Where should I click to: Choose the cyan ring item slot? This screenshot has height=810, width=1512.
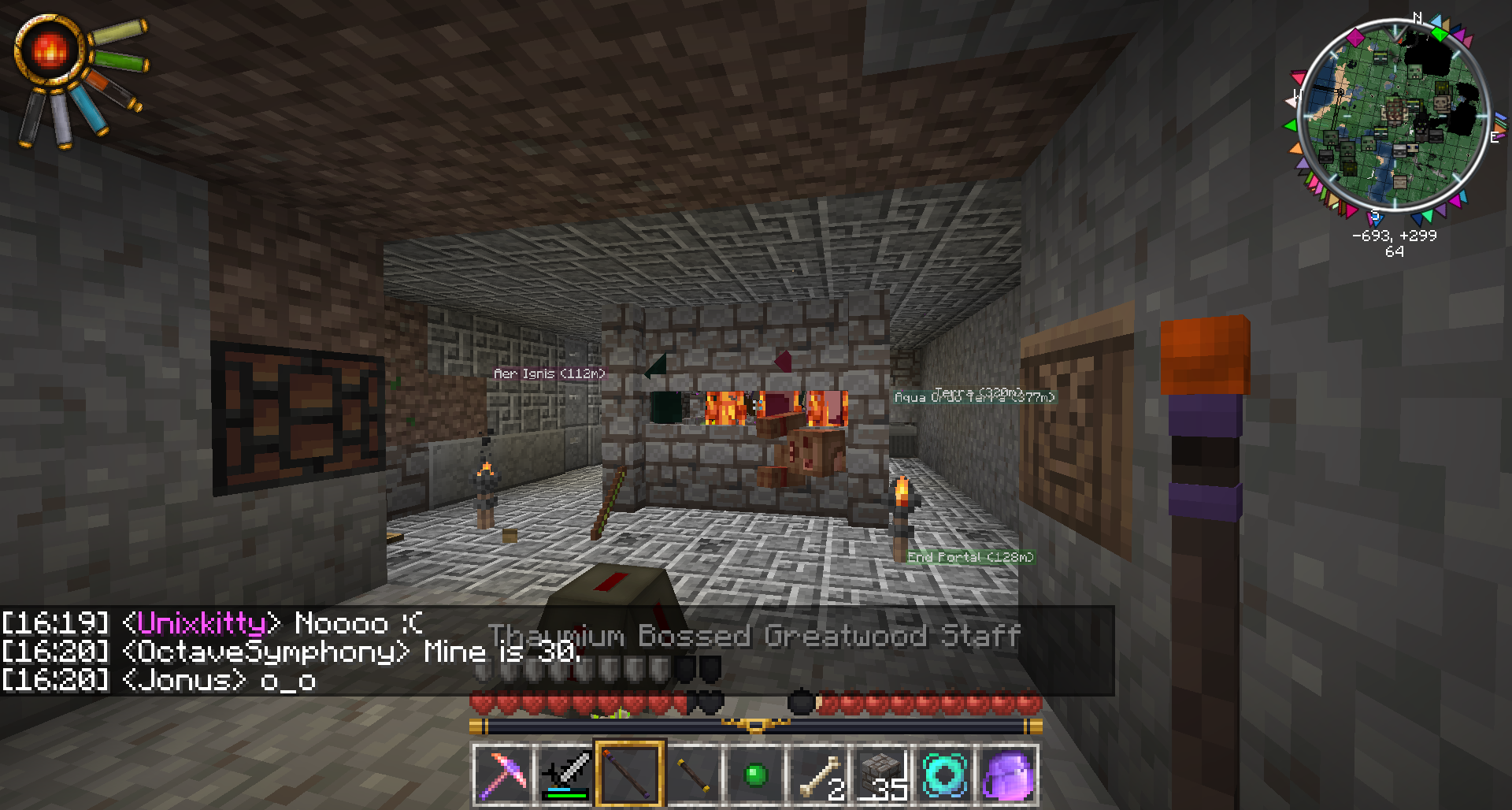tap(944, 775)
